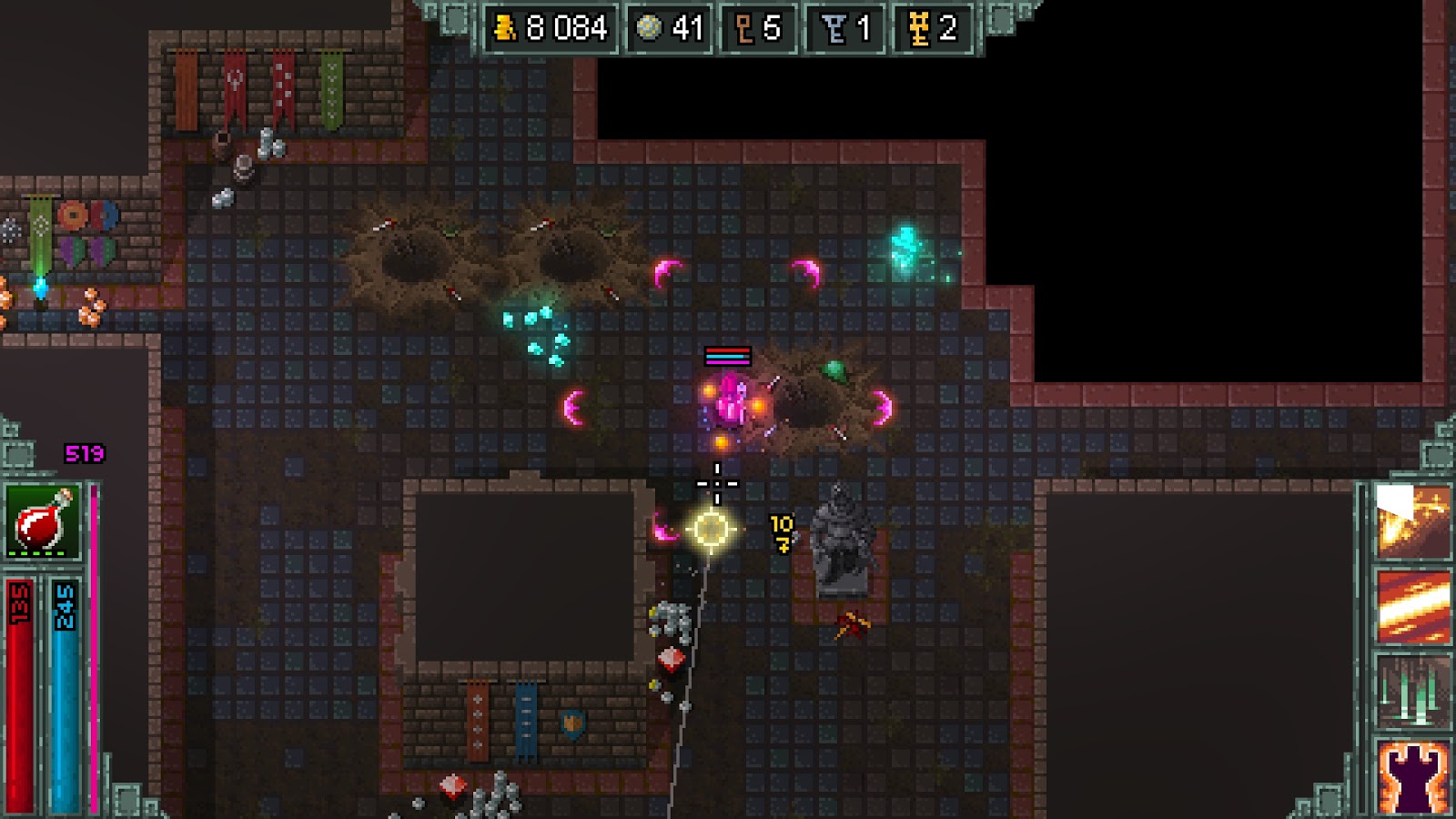Trigger the green spikes ability
1456x819 pixels.
coord(1412,690)
